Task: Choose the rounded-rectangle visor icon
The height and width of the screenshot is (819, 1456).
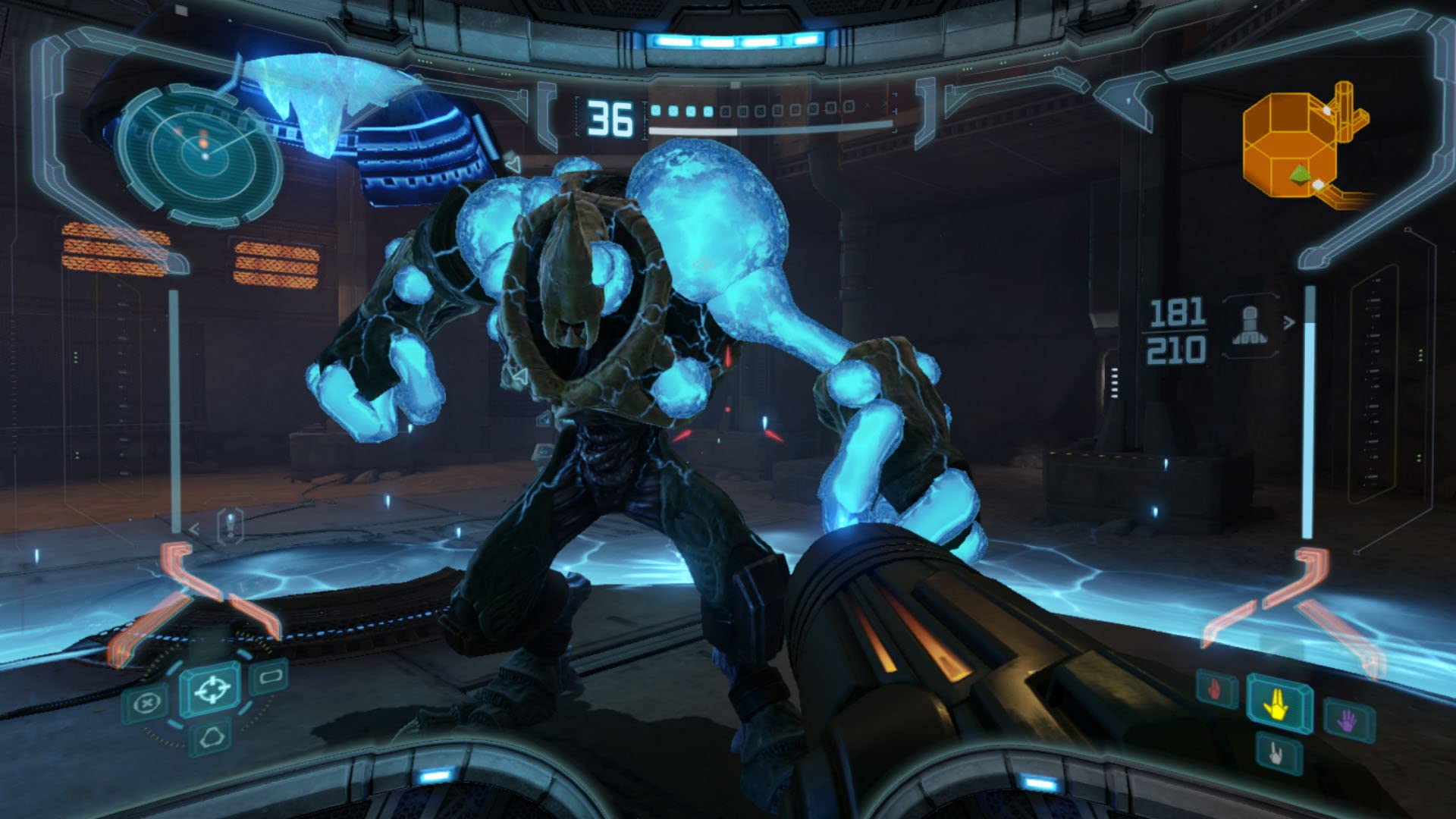Action: point(271,676)
